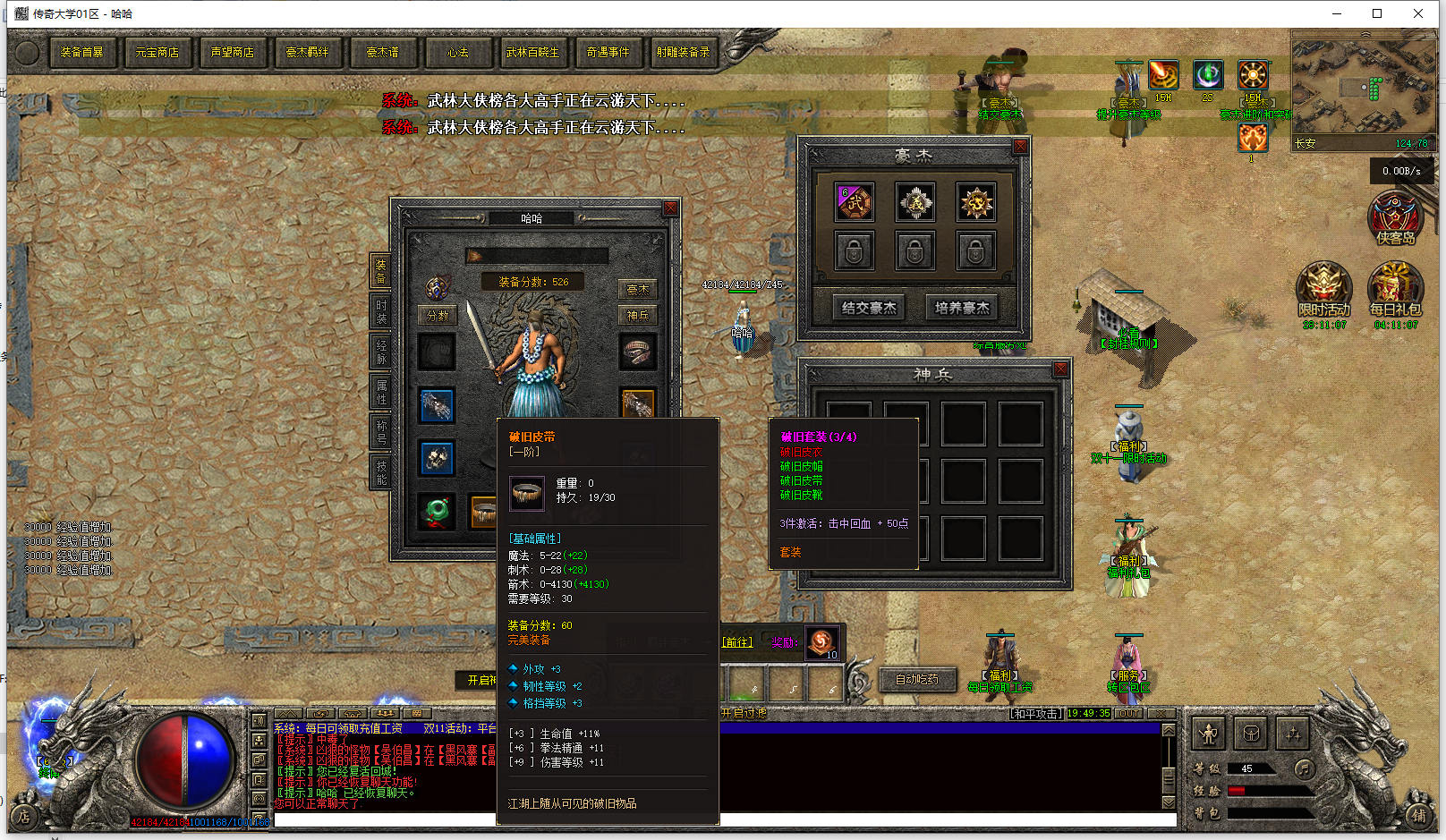Open the 装备首暴 menu
The width and height of the screenshot is (1446, 840).
81,53
